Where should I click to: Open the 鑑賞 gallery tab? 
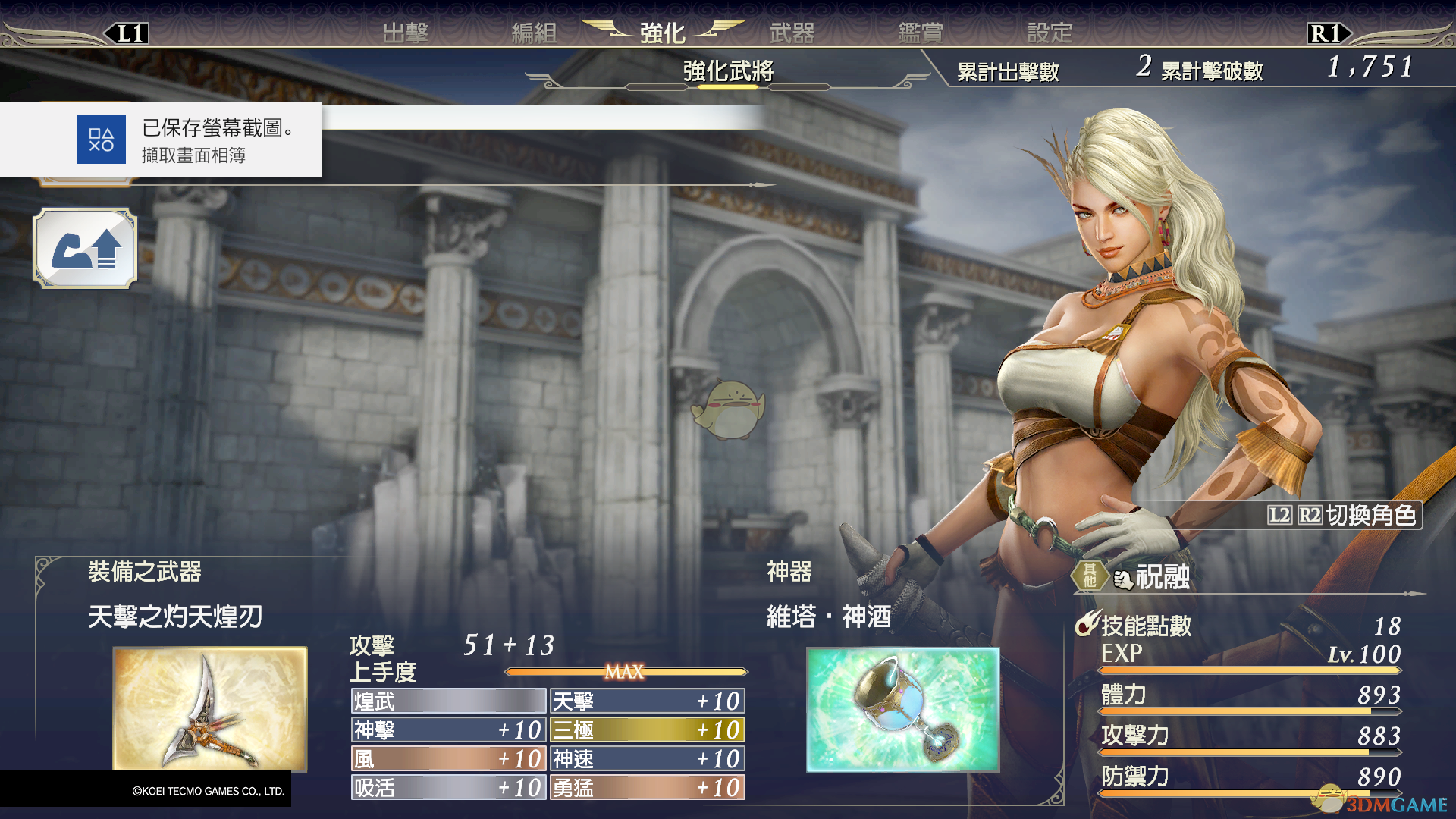tap(921, 33)
